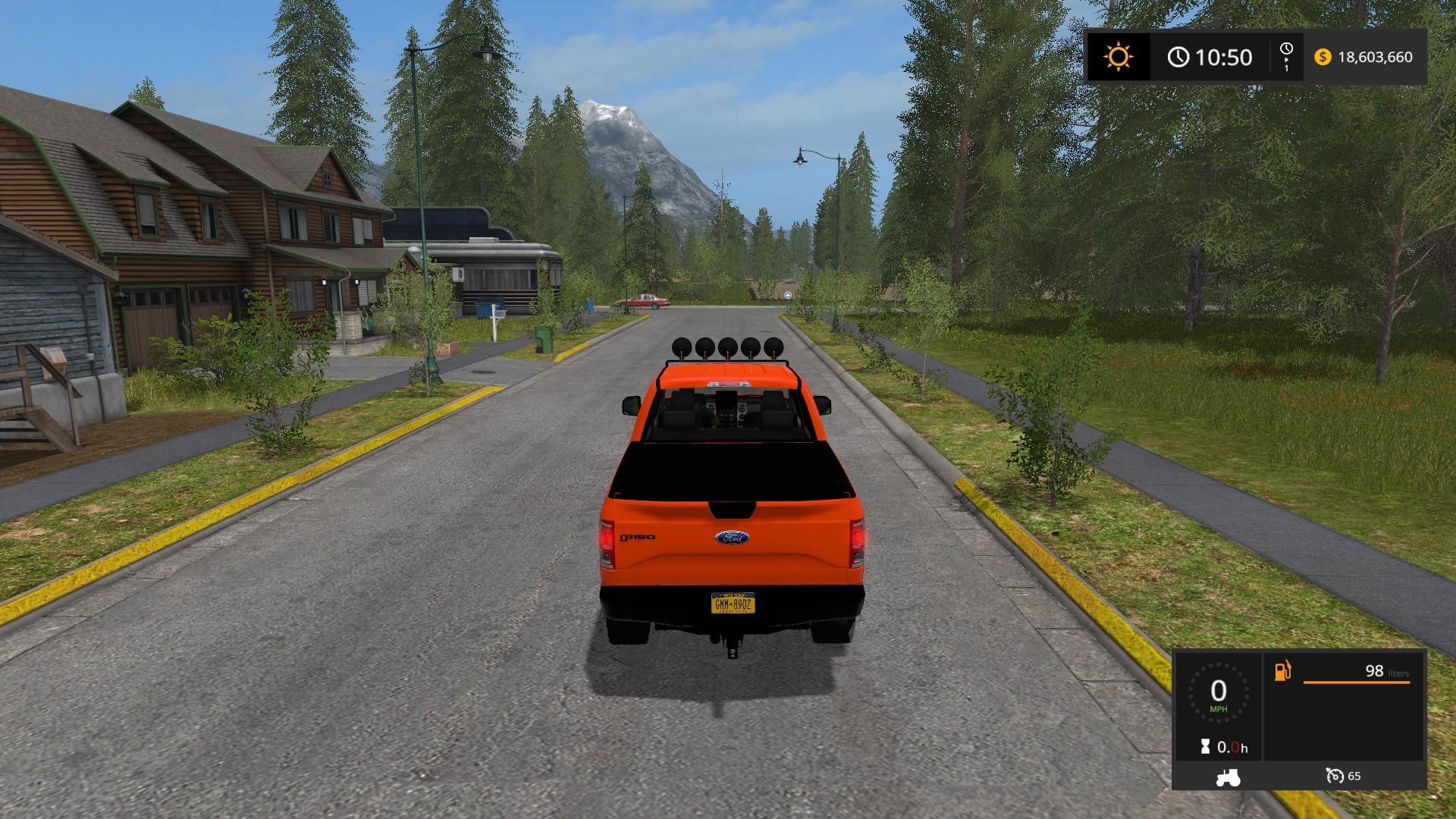
Task: Click the fuel pump icon
Action: click(x=1282, y=671)
